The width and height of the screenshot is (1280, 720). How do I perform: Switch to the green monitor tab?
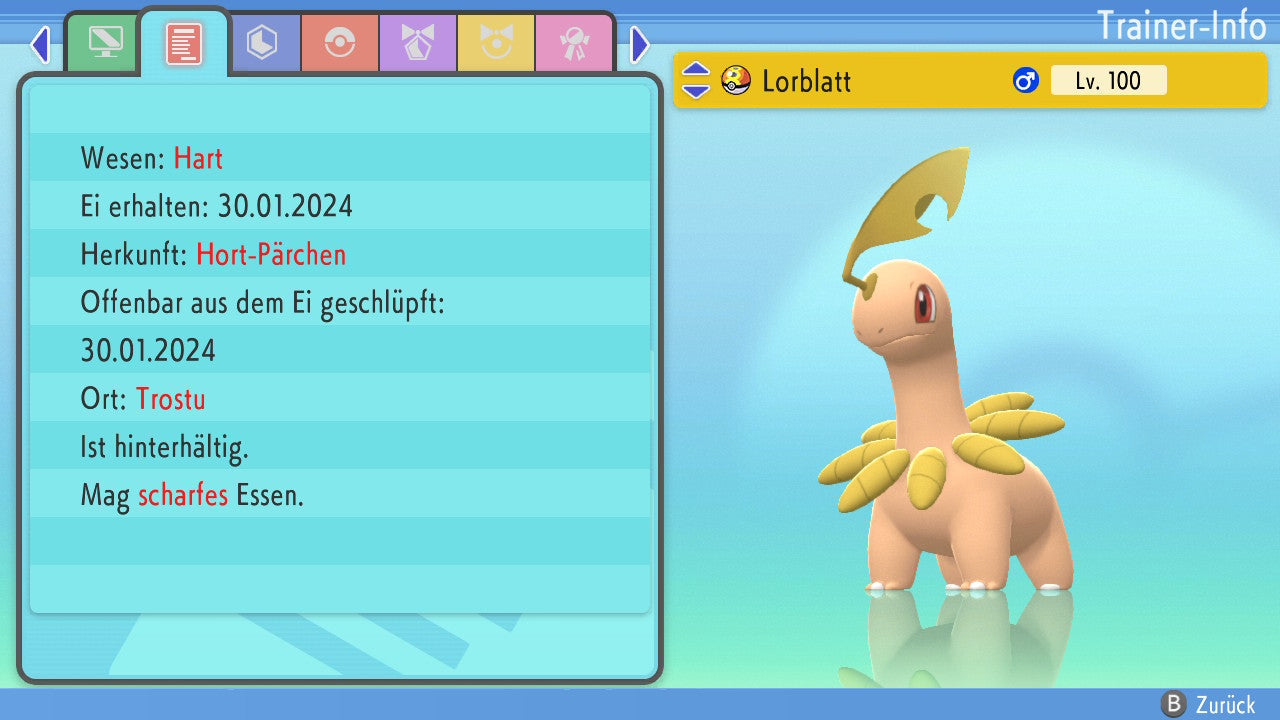click(x=104, y=43)
